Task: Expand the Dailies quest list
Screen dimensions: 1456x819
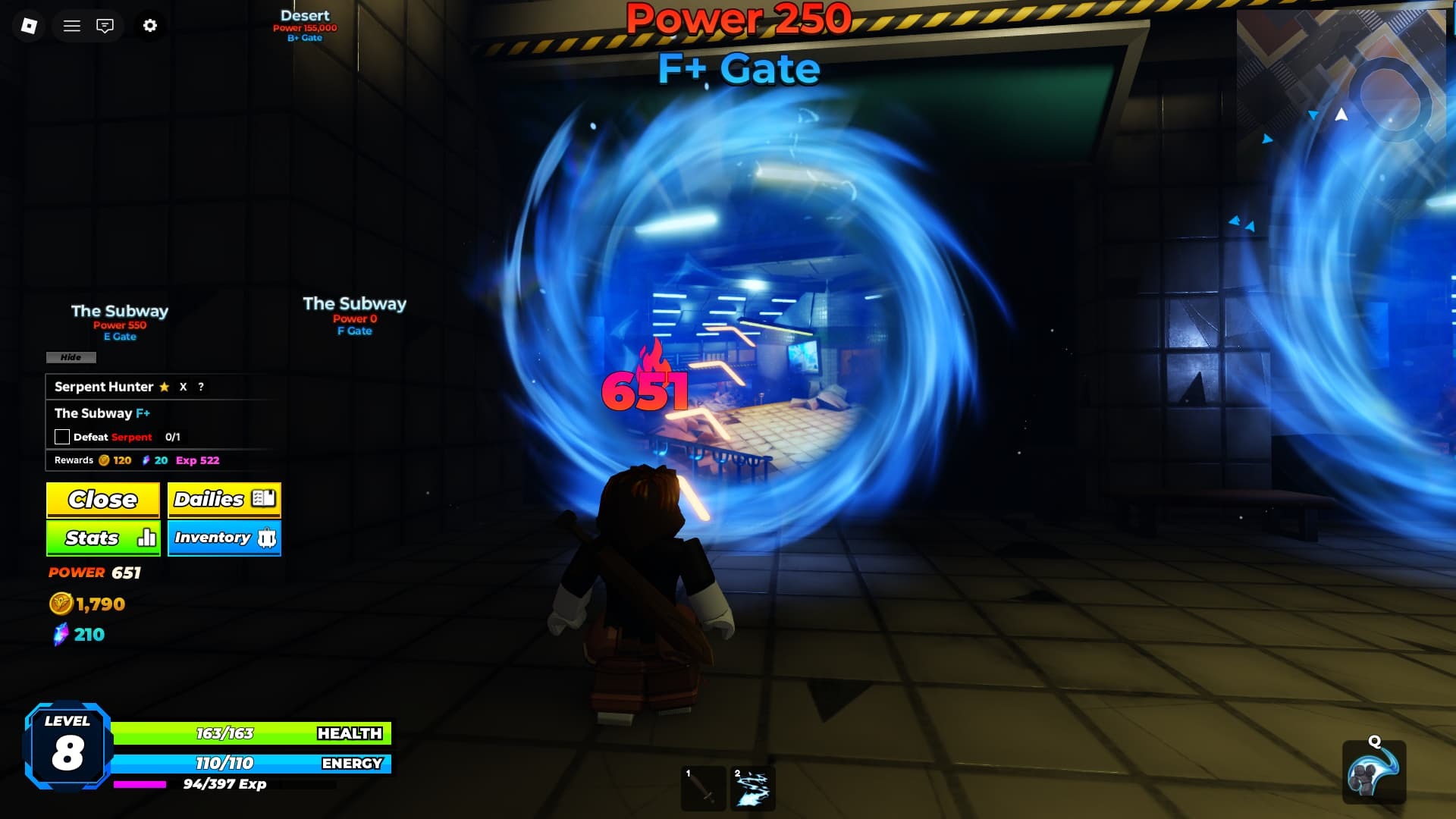Action: pyautogui.click(x=224, y=500)
